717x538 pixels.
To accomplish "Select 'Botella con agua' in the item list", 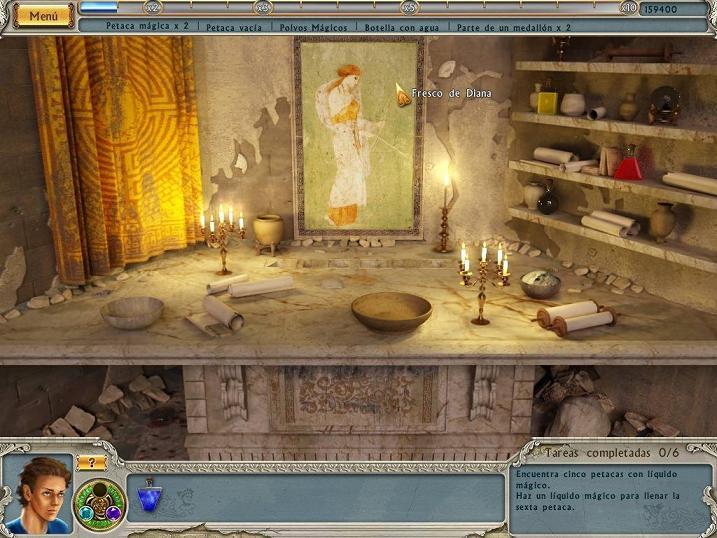I will (x=400, y=28).
